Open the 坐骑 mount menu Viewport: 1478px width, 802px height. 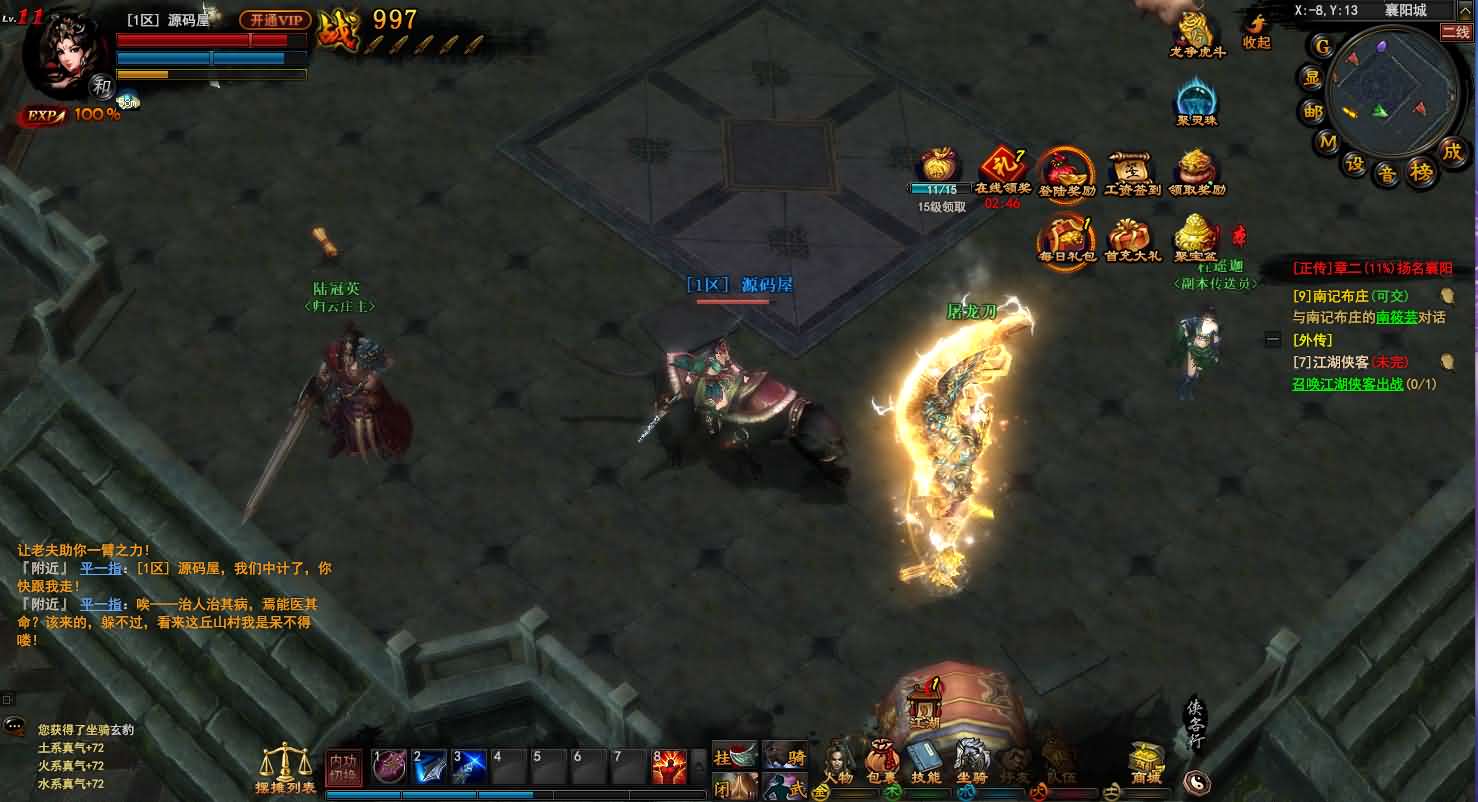pos(971,761)
